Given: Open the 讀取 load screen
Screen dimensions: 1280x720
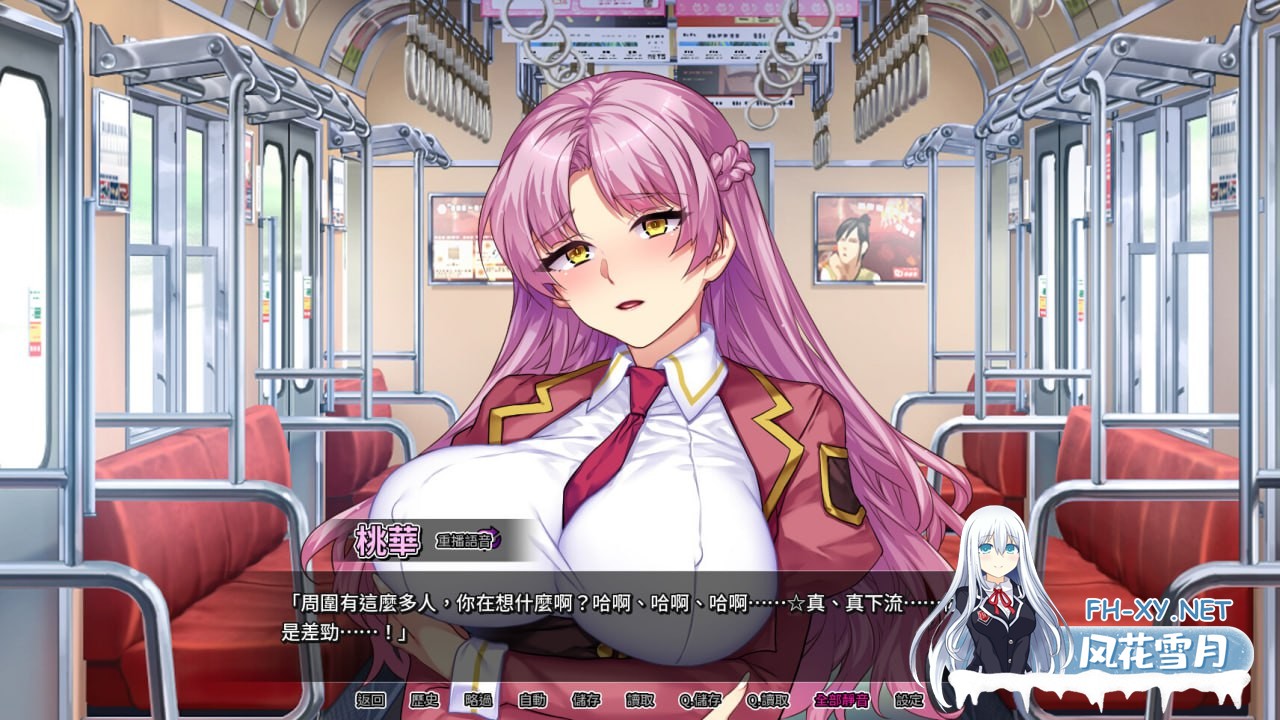Looking at the screenshot, I should click(x=641, y=703).
